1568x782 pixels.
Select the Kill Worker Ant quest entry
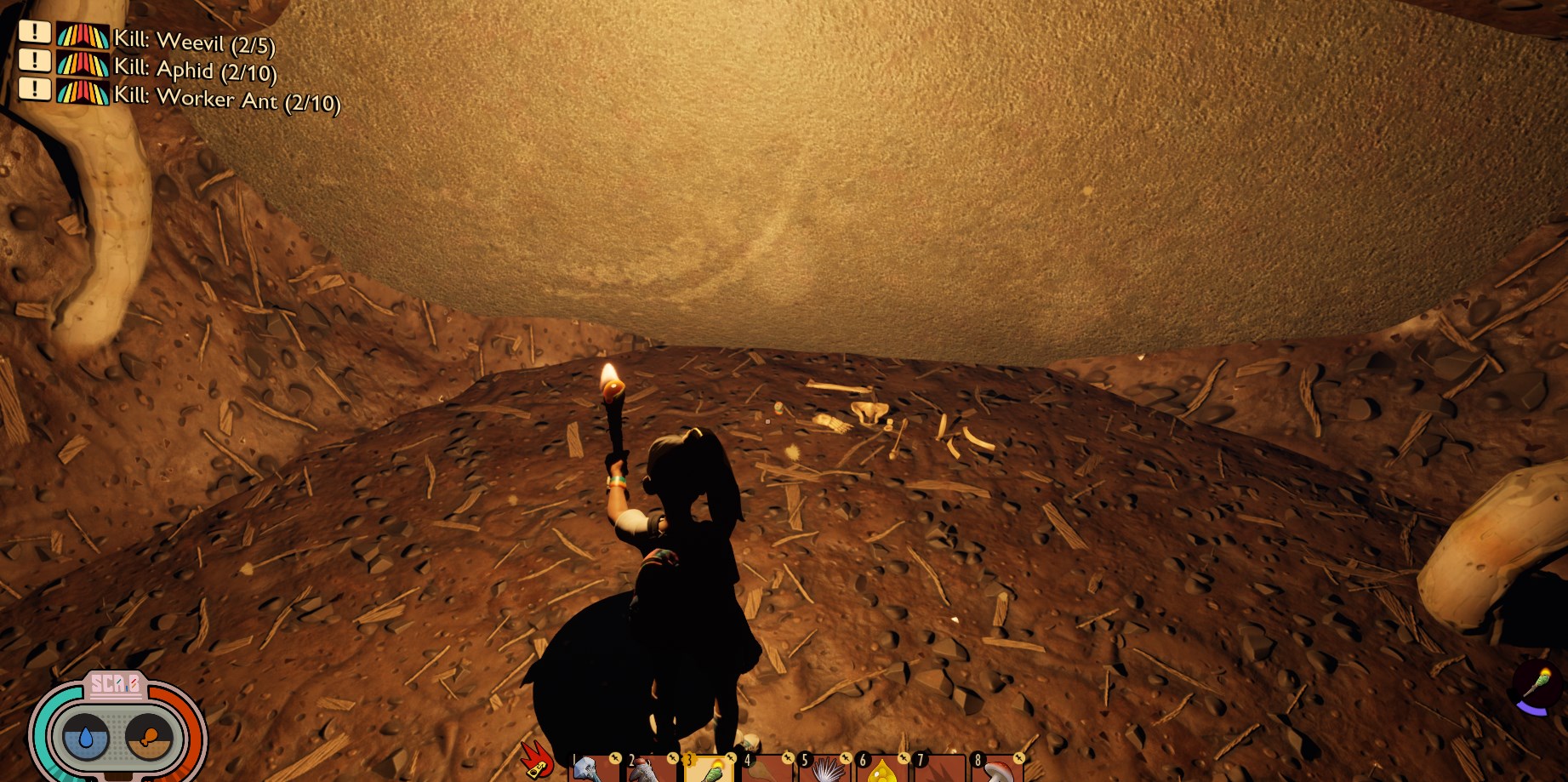[x=226, y=99]
